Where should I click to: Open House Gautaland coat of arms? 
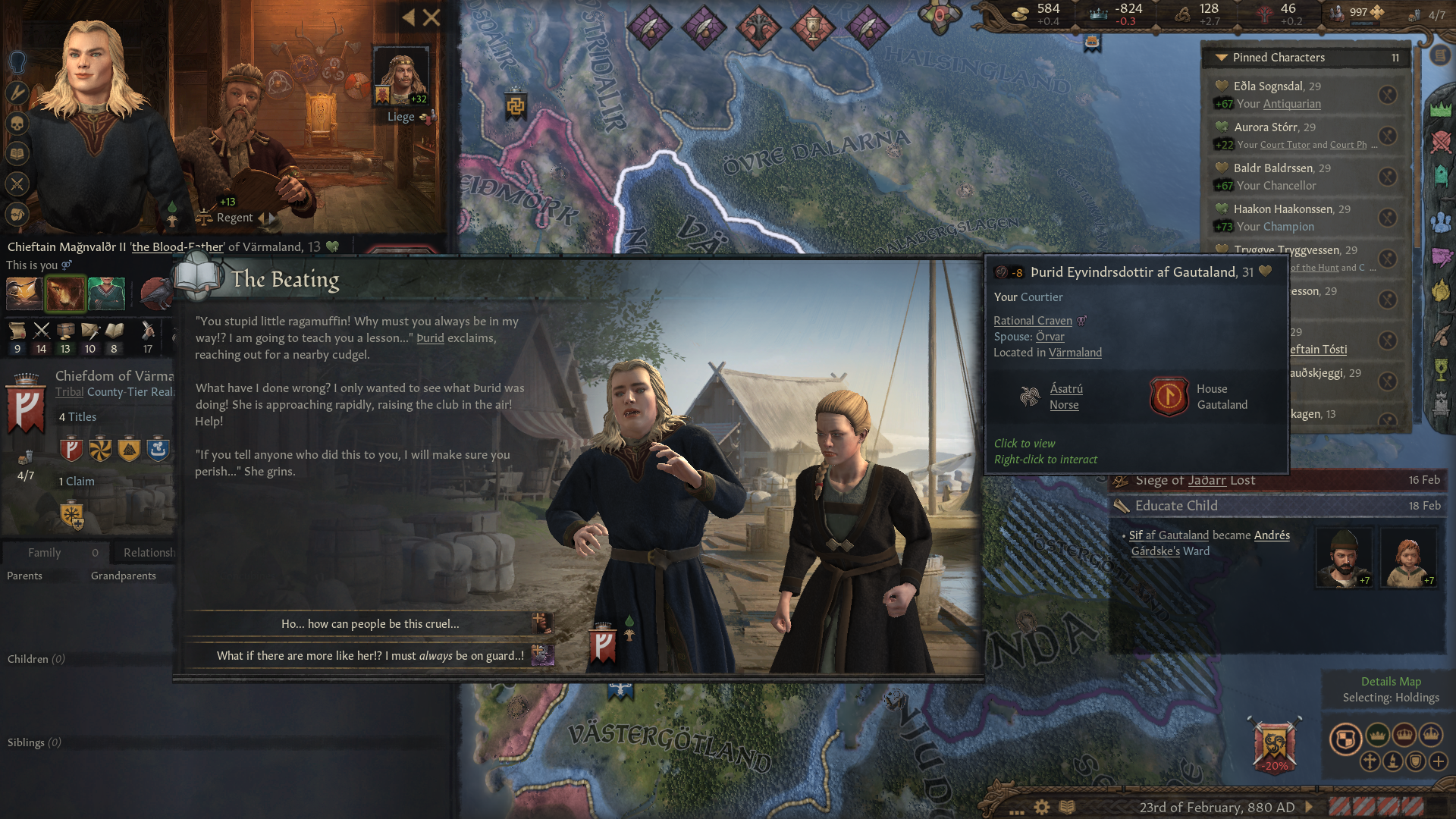1169,397
